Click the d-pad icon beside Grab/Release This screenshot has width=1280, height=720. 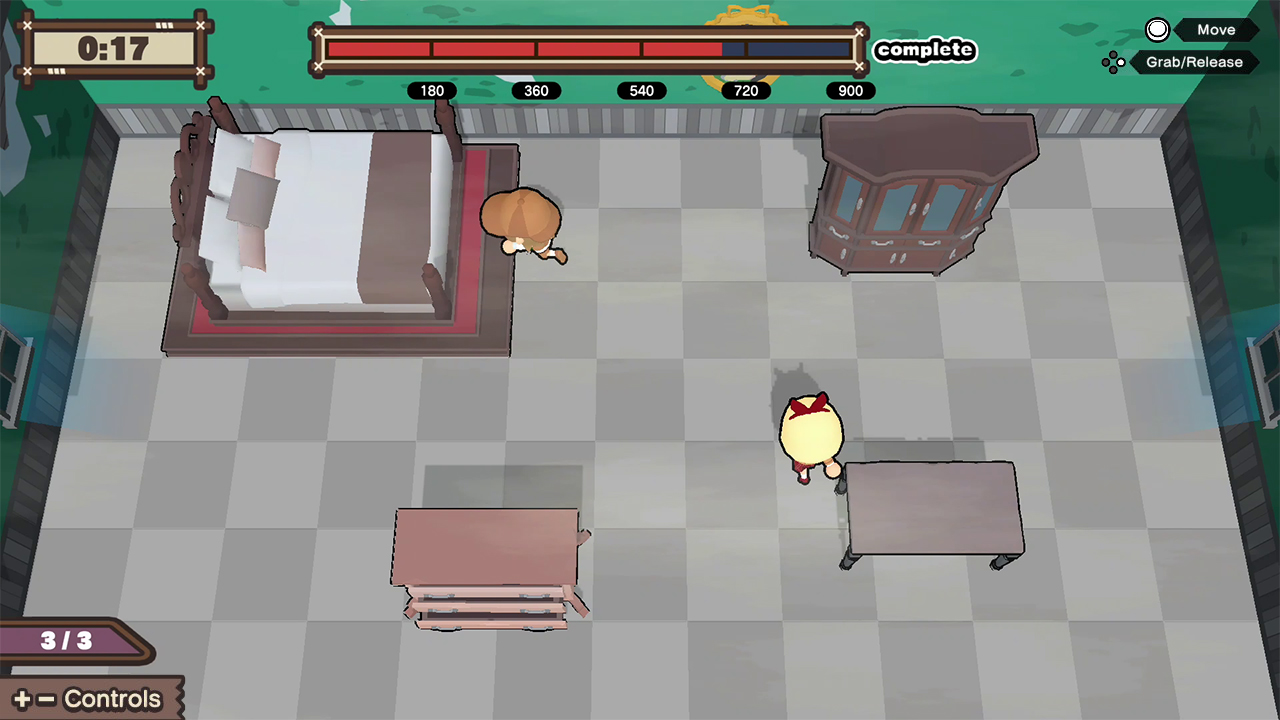click(1113, 62)
